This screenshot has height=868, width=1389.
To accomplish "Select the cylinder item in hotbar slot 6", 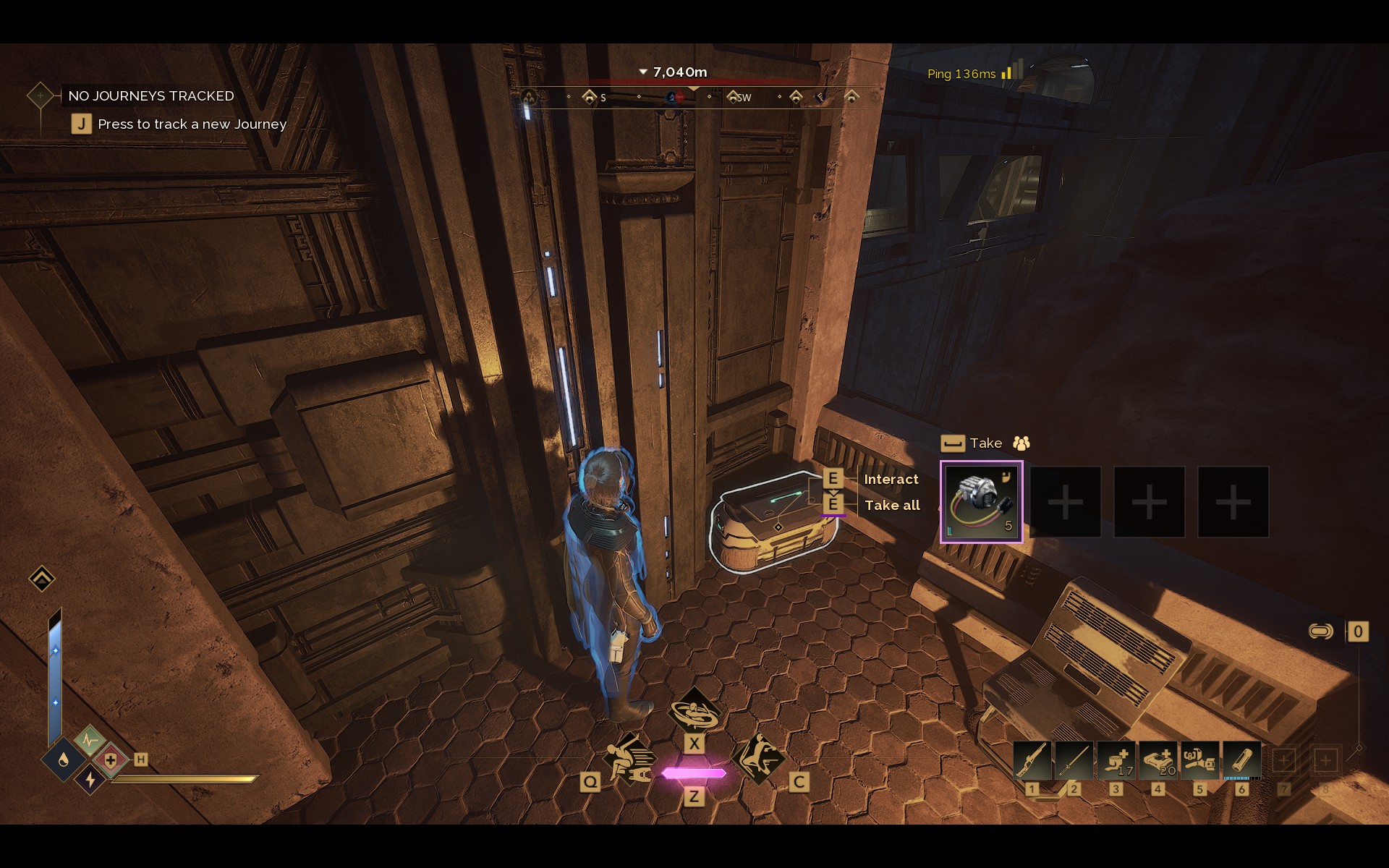I will [1241, 760].
